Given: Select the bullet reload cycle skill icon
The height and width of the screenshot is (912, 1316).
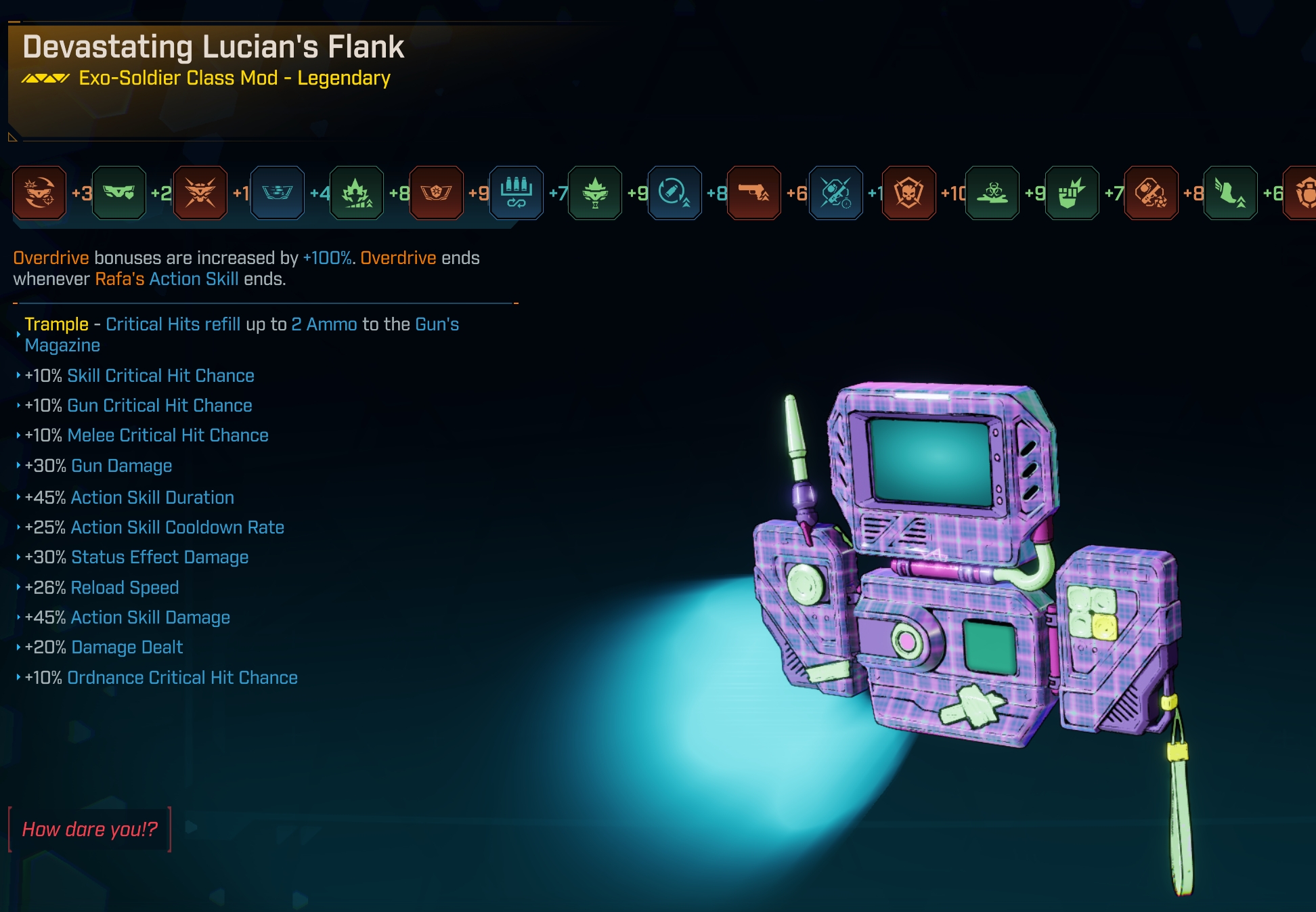Looking at the screenshot, I should coord(674,193).
